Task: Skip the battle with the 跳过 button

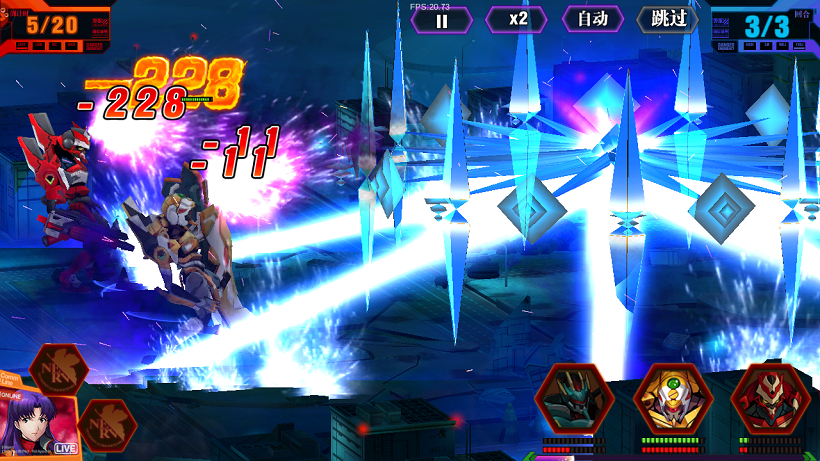Action: click(667, 20)
